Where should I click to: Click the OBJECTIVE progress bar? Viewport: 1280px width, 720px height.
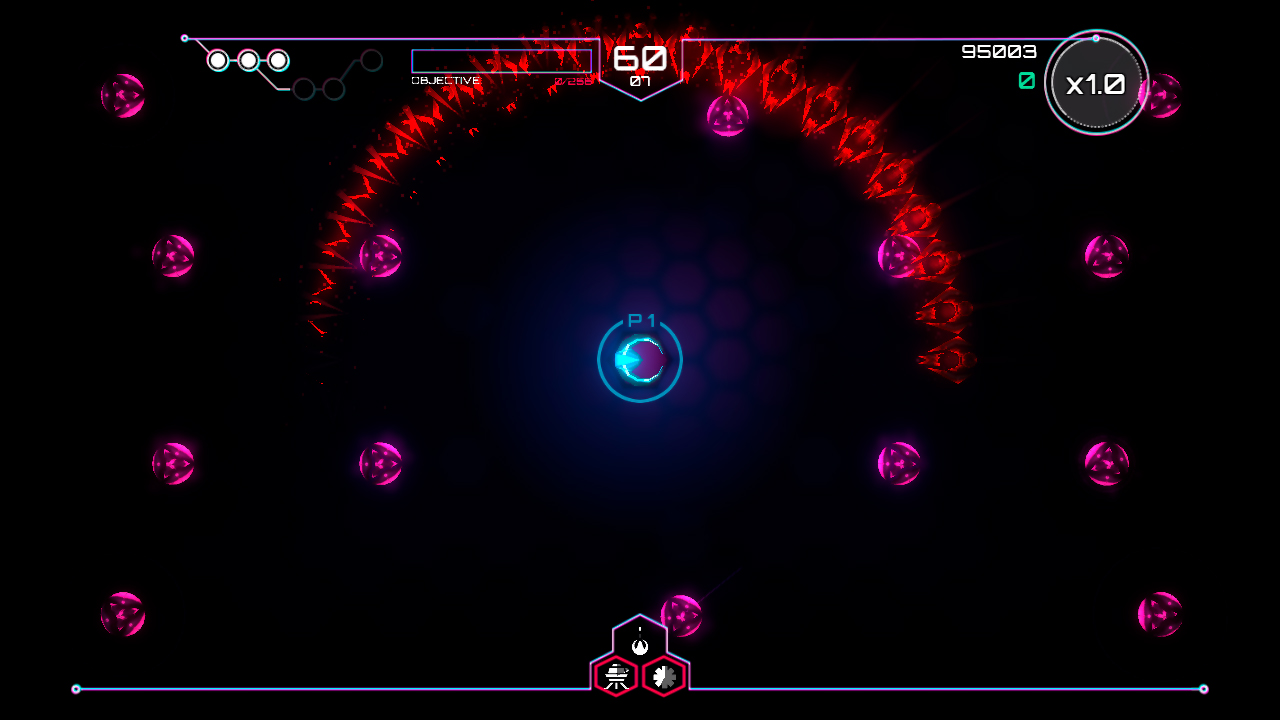503,61
